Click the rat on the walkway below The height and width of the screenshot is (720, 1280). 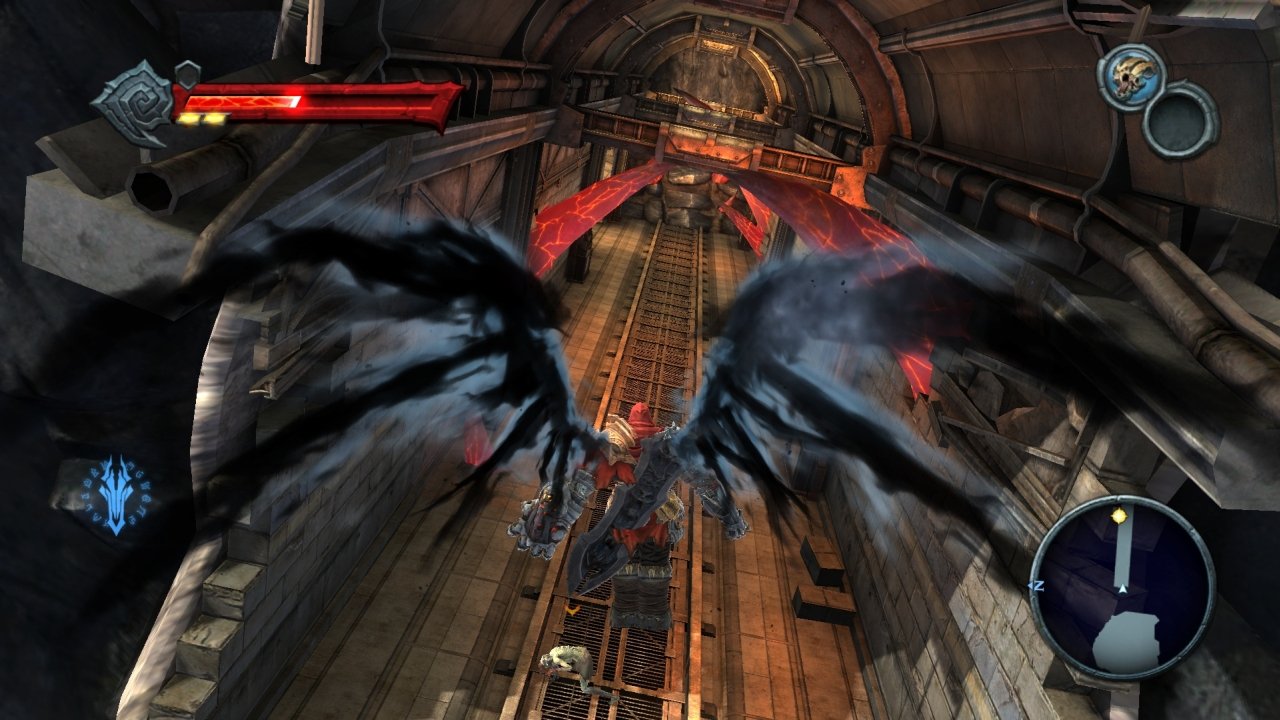tap(566, 660)
